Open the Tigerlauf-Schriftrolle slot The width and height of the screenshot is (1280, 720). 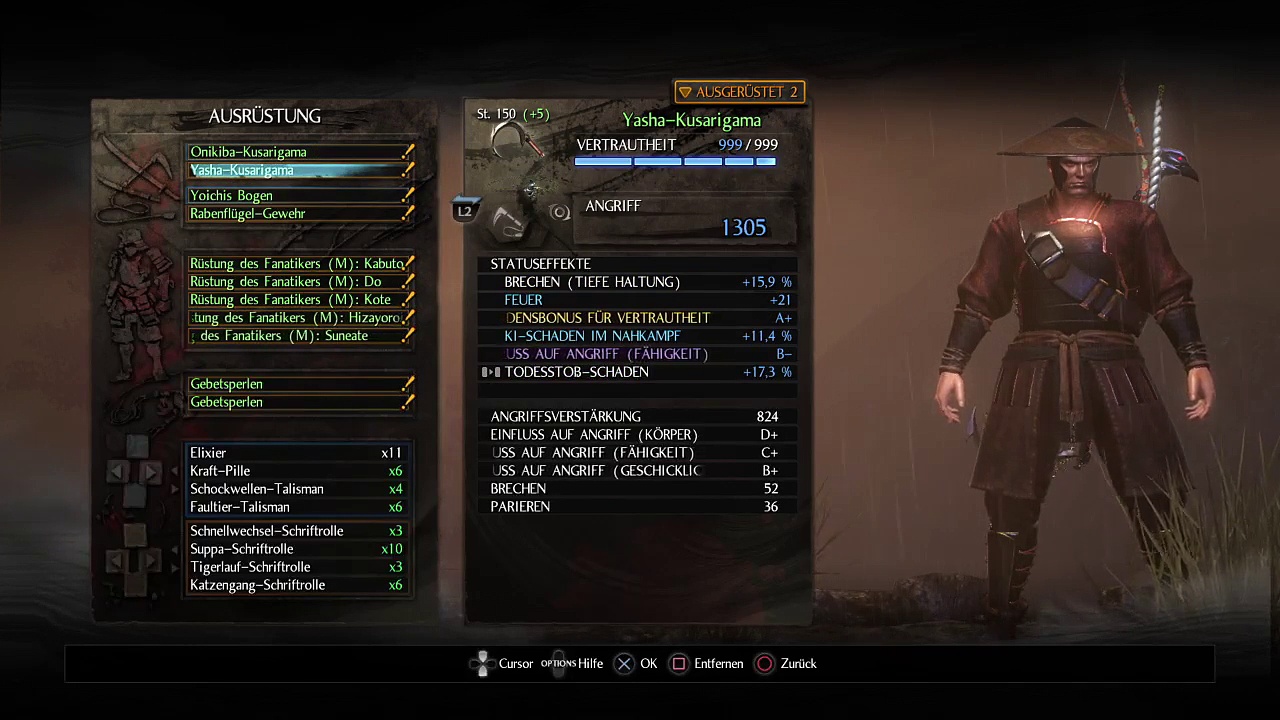click(296, 567)
